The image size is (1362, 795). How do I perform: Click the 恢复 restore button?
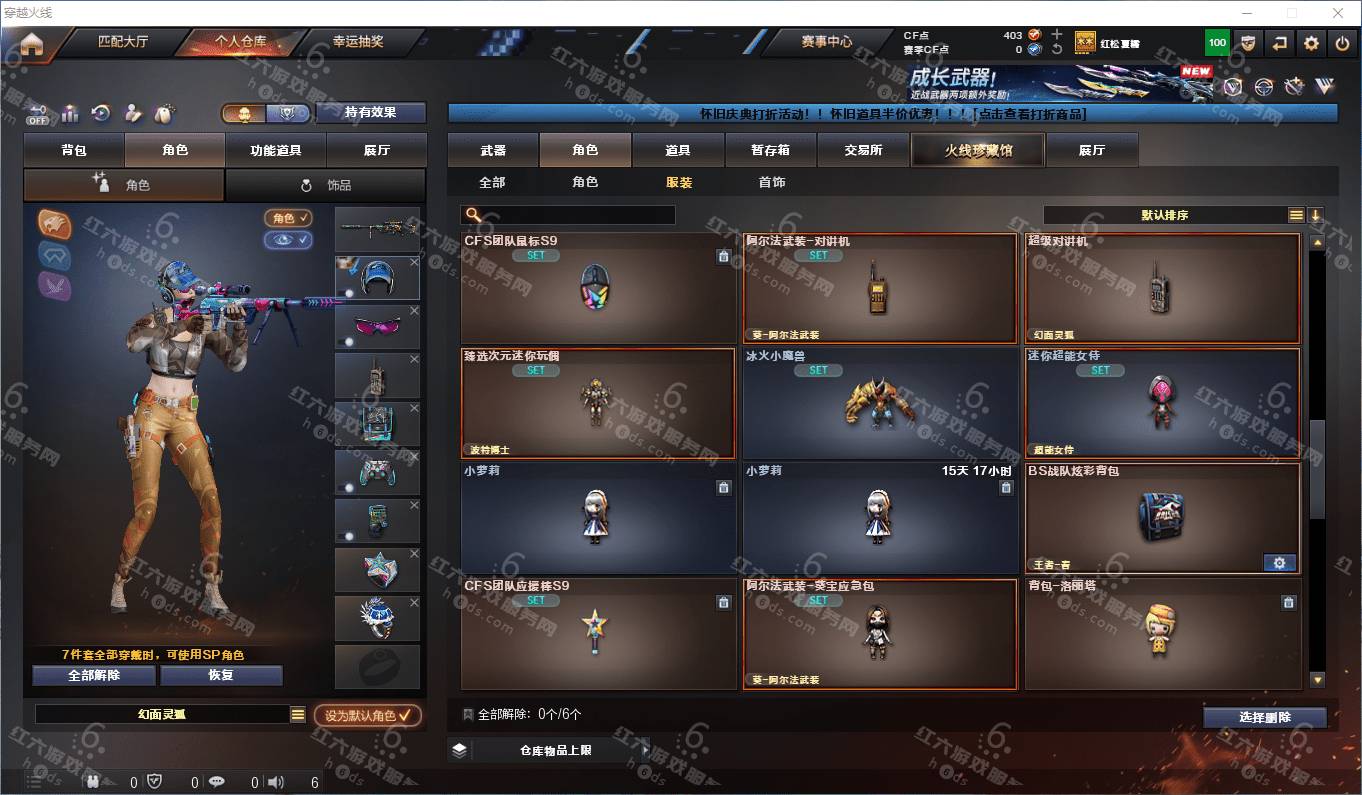(220, 675)
